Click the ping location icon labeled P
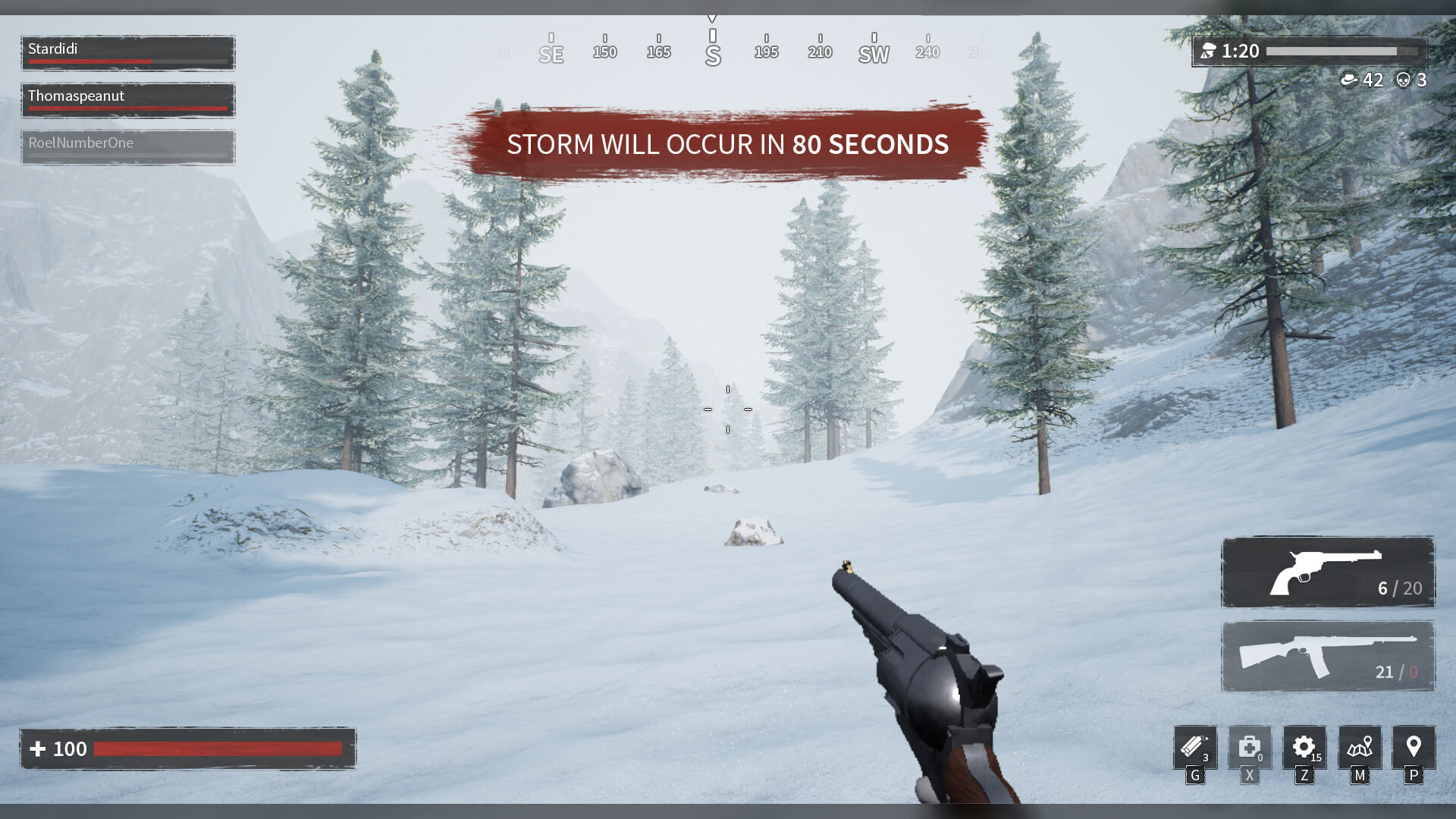The image size is (1456, 819). [x=1414, y=747]
